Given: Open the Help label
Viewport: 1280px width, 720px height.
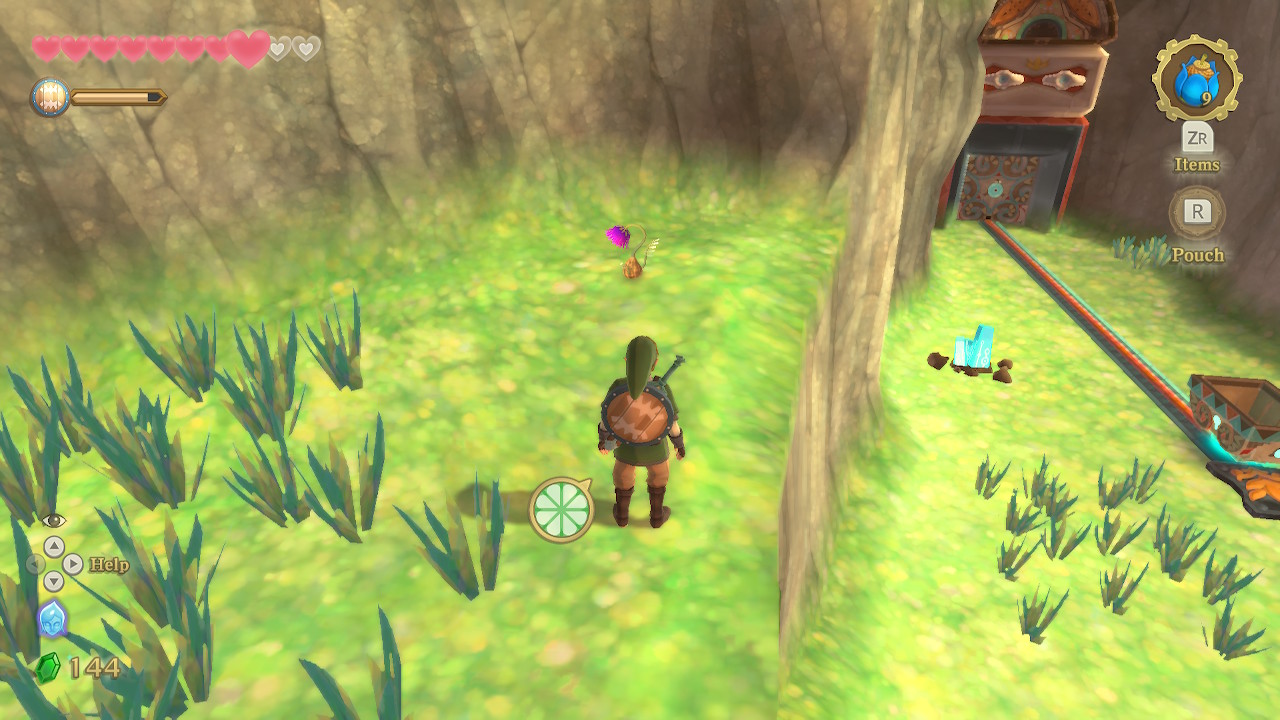Looking at the screenshot, I should point(109,565).
